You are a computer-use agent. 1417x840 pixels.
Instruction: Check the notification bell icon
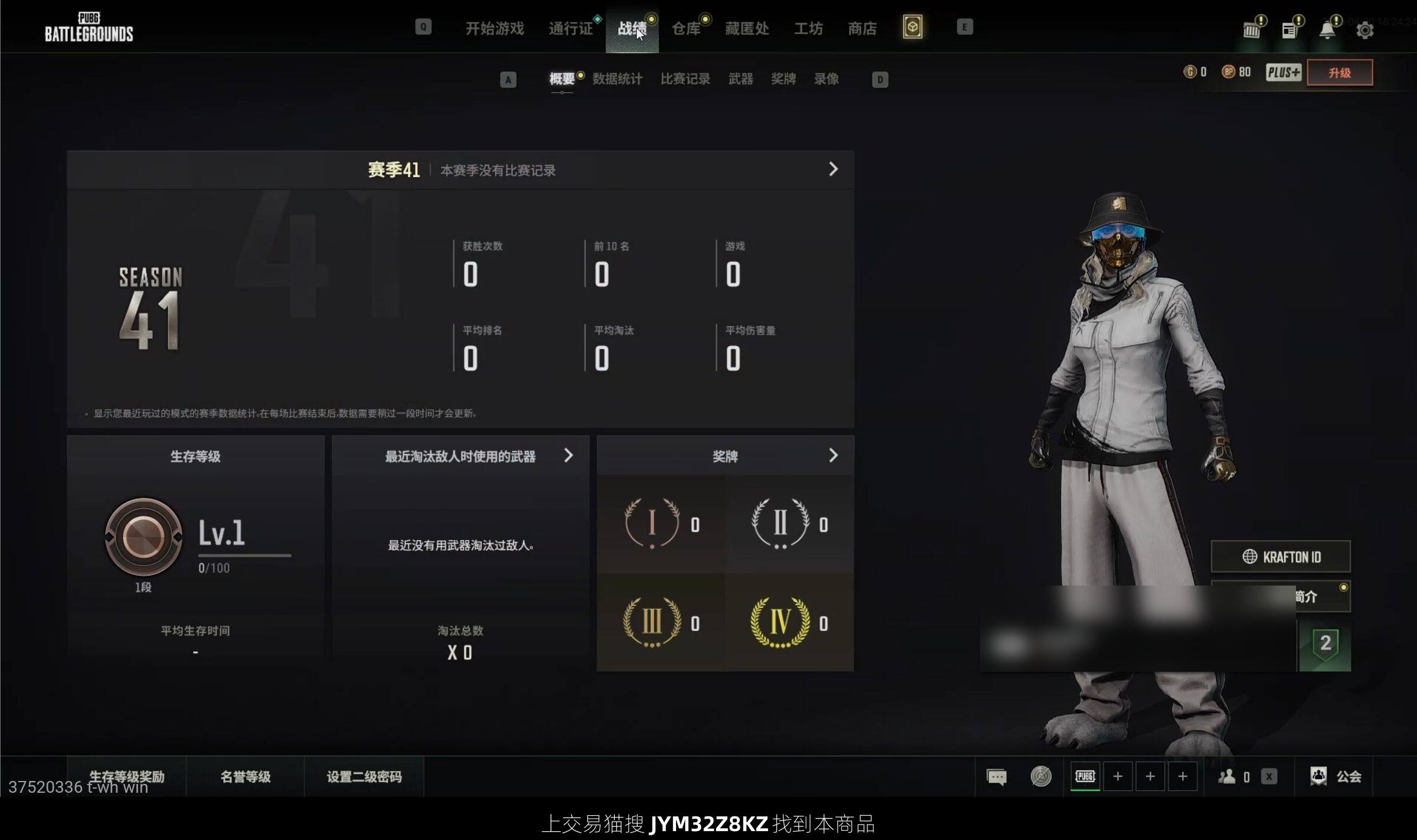pos(1327,30)
